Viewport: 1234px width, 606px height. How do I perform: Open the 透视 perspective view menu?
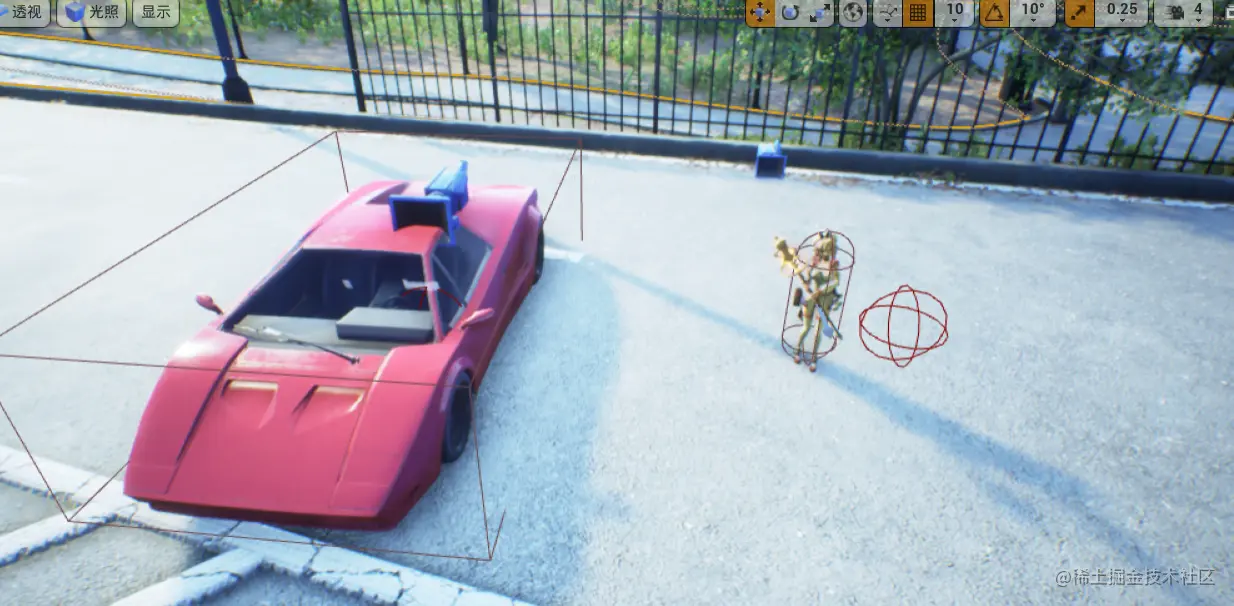pyautogui.click(x=24, y=12)
